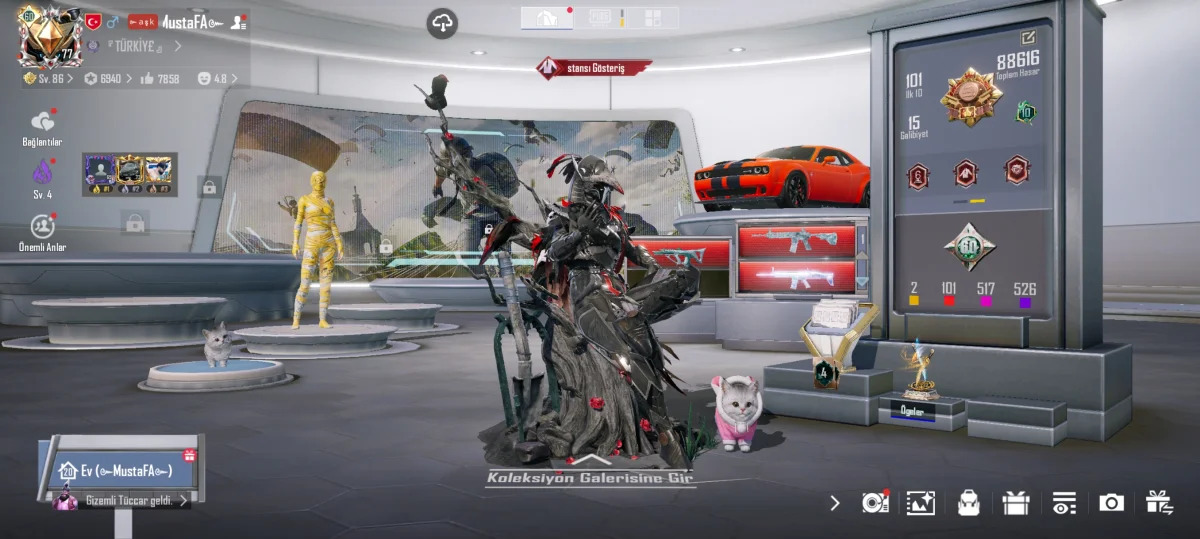Open Bağlantılar connections
The height and width of the screenshot is (539, 1200).
[42, 127]
